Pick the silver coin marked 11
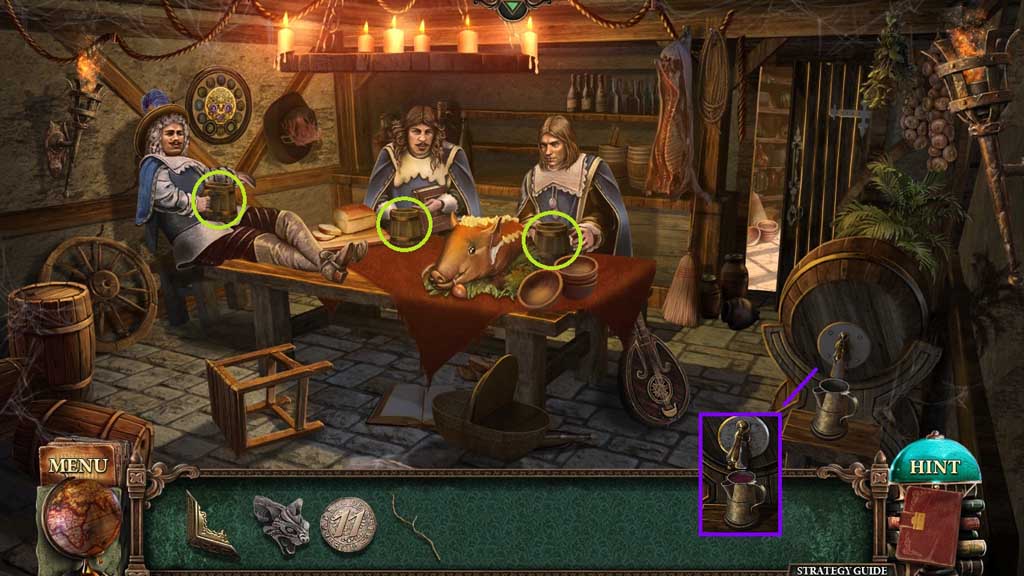 pos(348,523)
